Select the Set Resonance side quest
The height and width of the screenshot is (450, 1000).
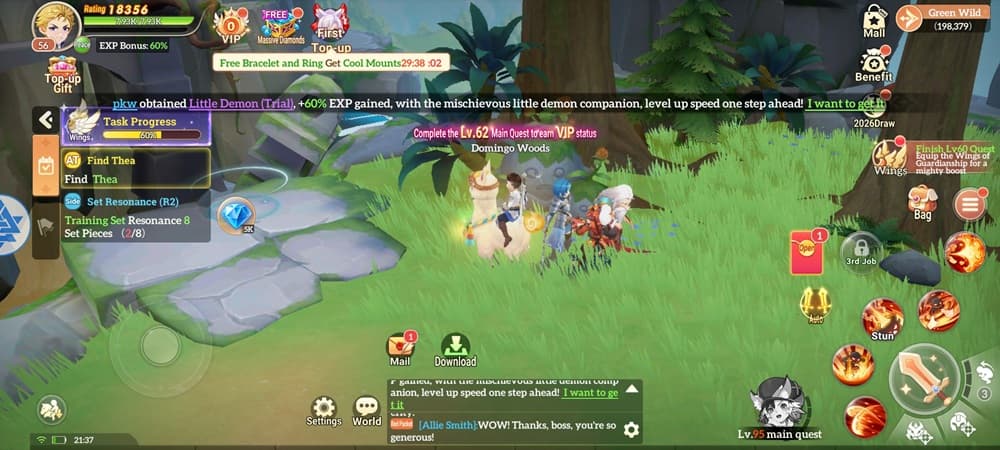pos(122,210)
